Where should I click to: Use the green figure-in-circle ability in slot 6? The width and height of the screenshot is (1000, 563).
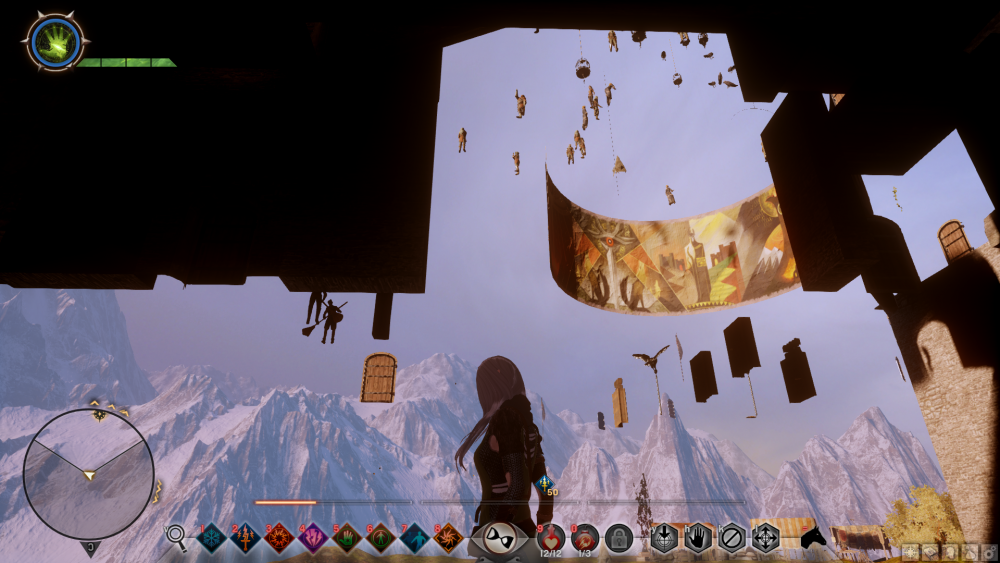[x=381, y=538]
